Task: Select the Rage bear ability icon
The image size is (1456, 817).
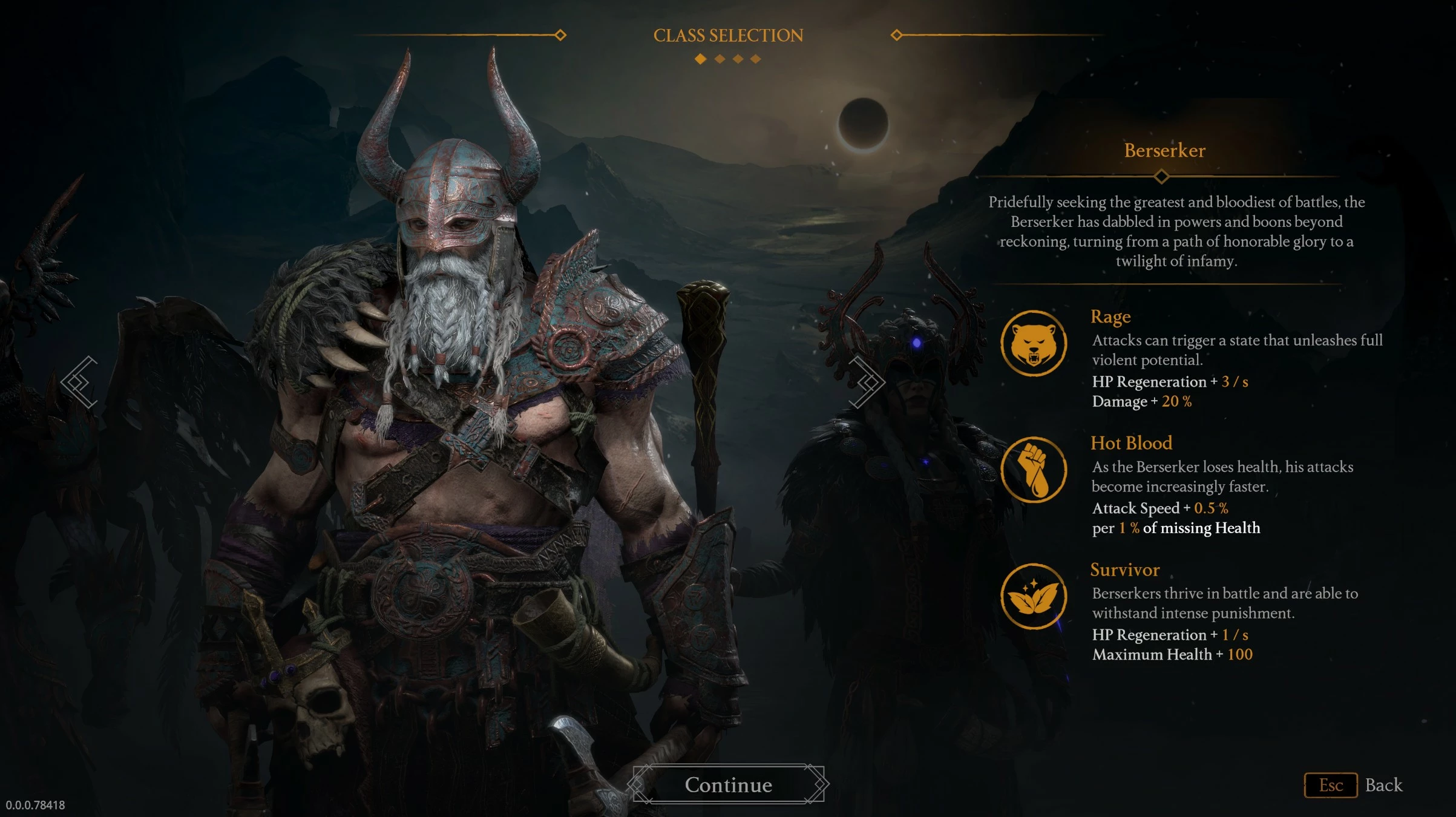Action: click(1033, 343)
